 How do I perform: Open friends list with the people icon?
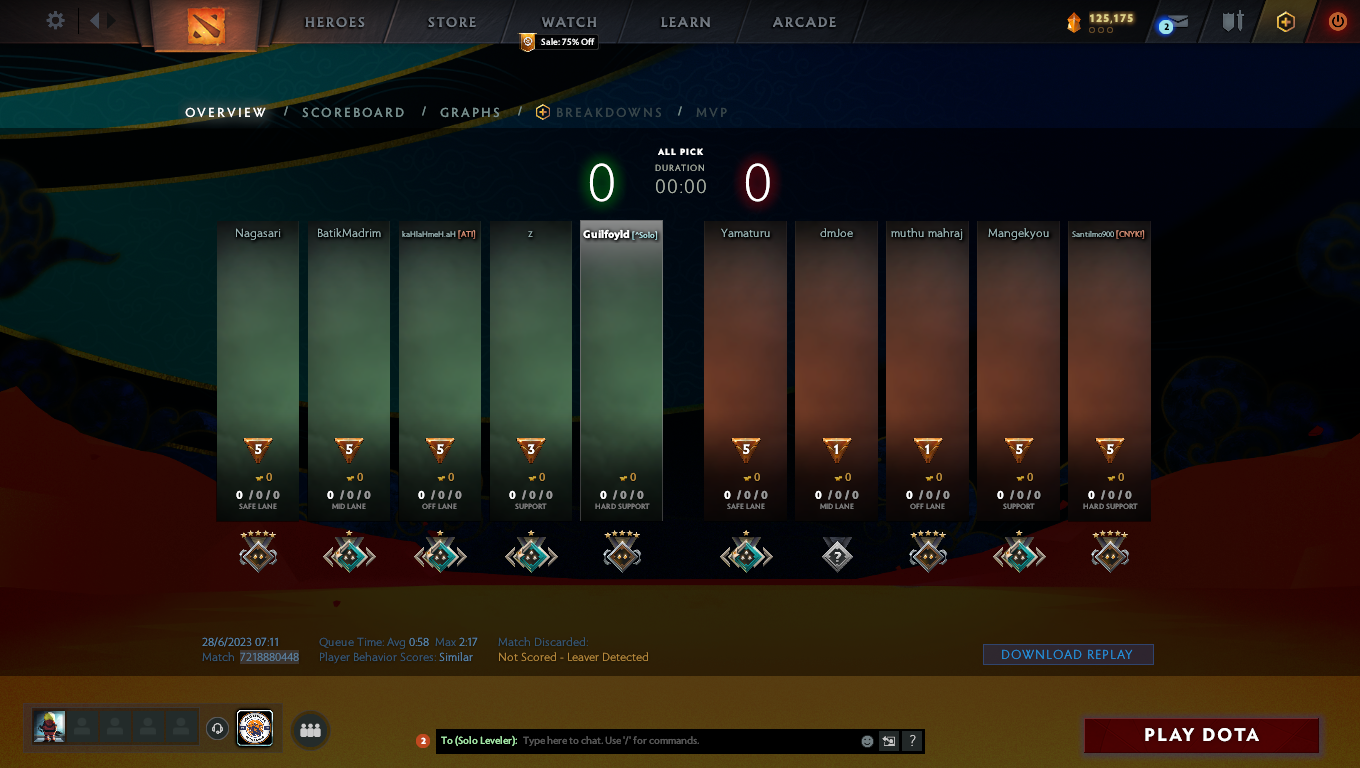click(310, 729)
